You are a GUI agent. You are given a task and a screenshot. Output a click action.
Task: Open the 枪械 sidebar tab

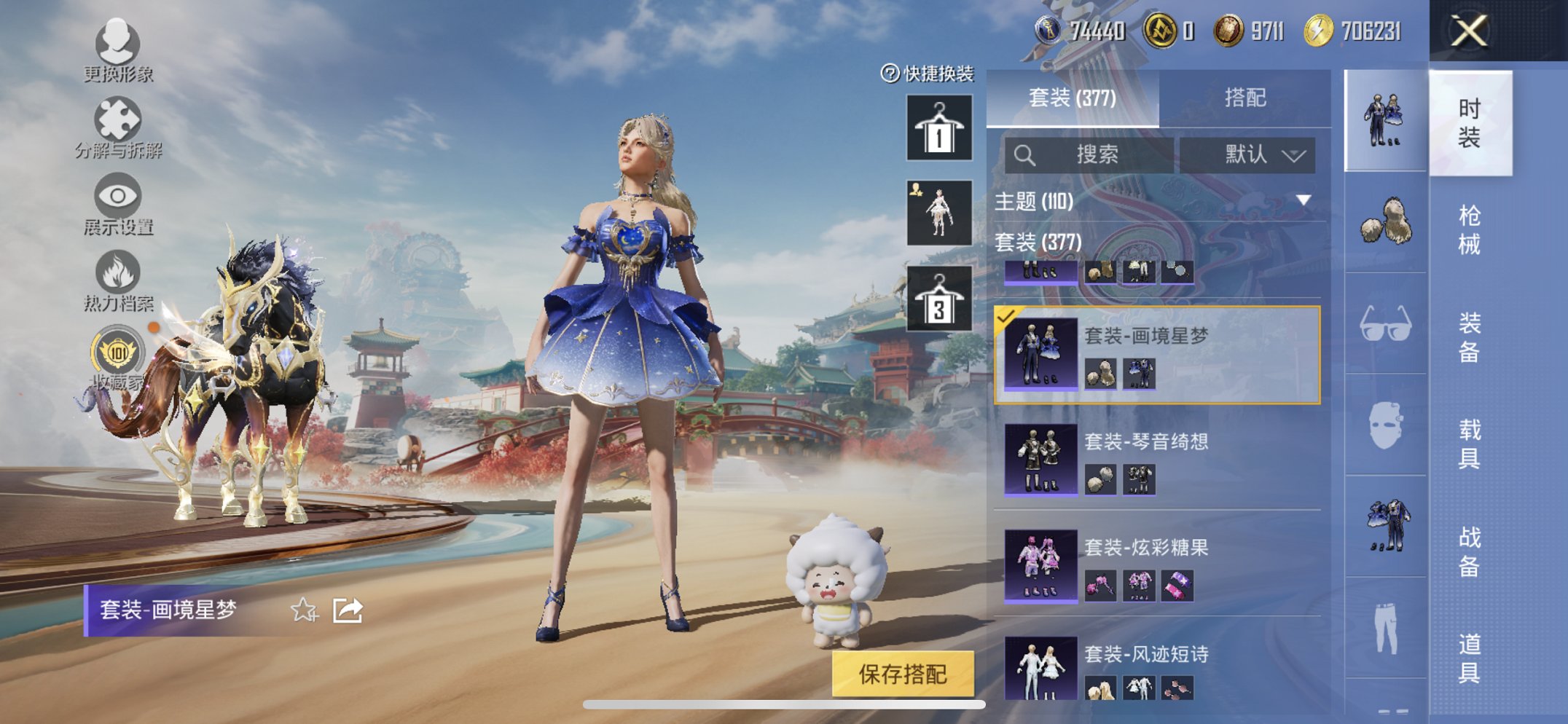click(1470, 227)
